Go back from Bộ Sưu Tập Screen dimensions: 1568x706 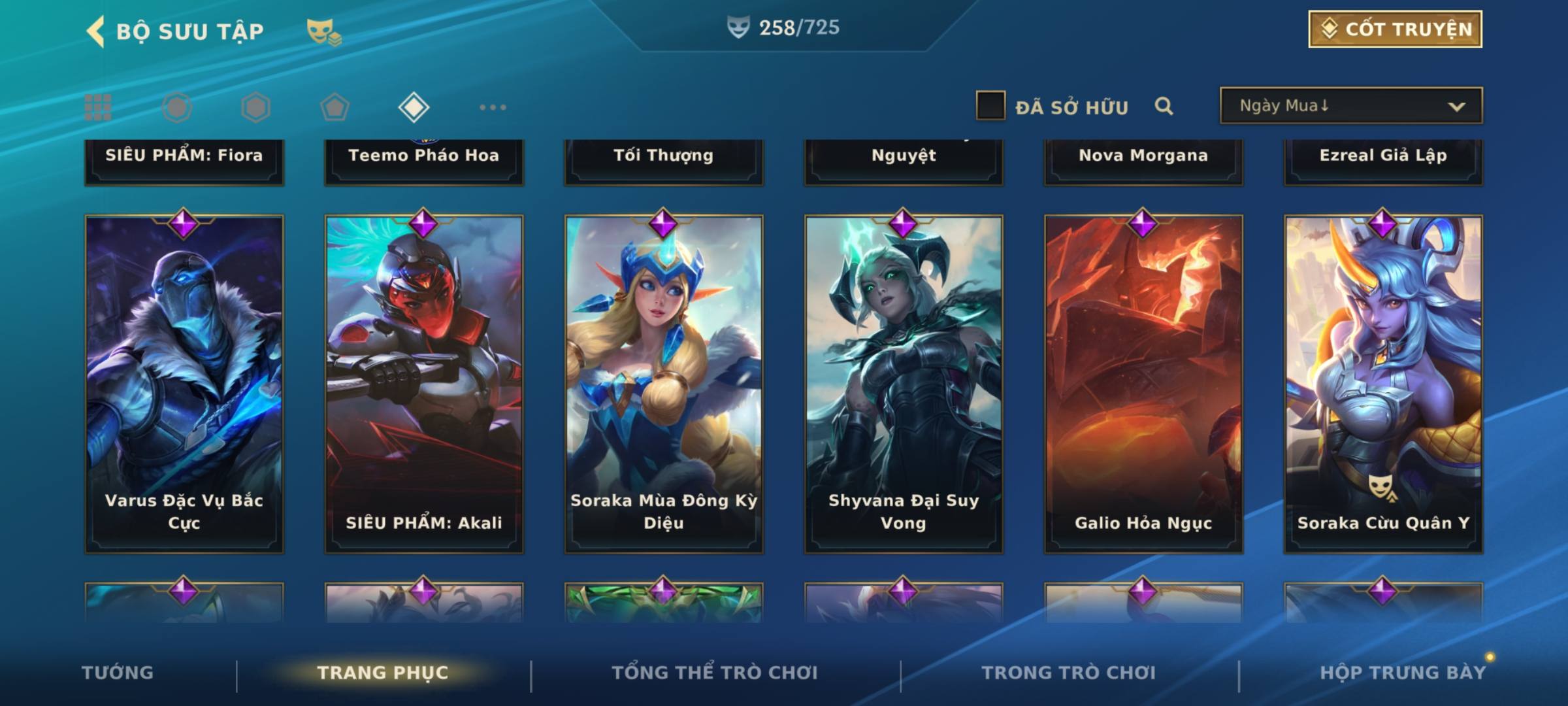point(96,31)
